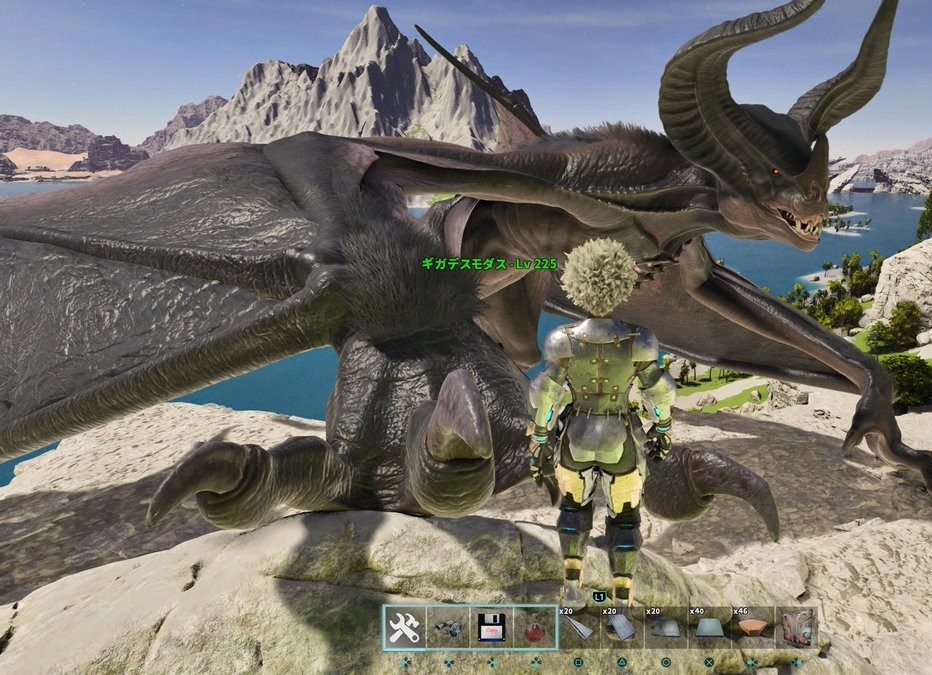
Task: Select the x46 orange hexagonal piece slot
Action: pos(752,628)
